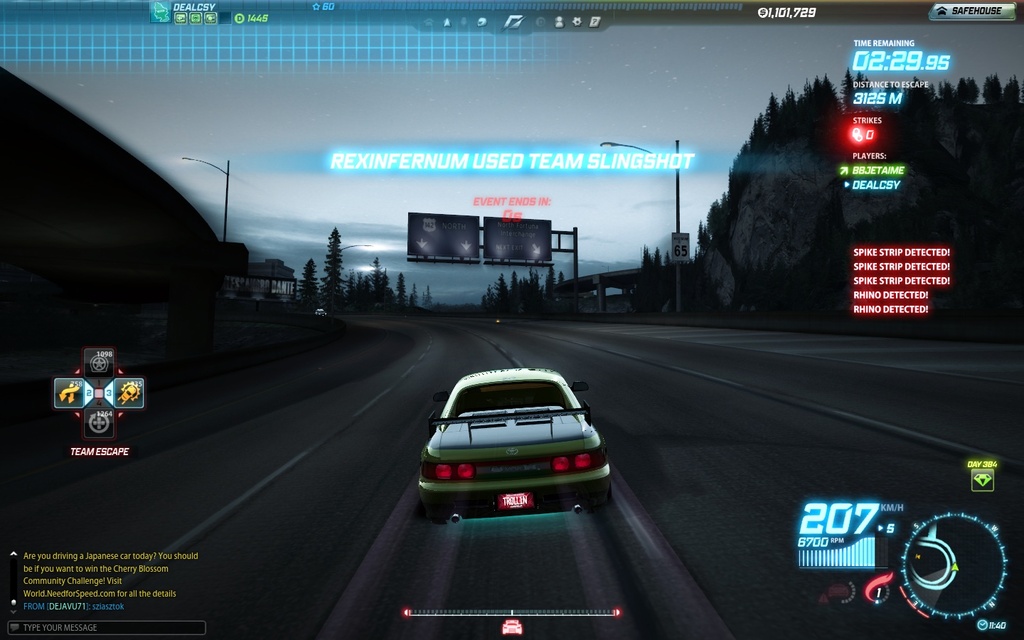Trigger the yellow car Juggernaut powerup
The image size is (1024, 640).
[x=129, y=393]
